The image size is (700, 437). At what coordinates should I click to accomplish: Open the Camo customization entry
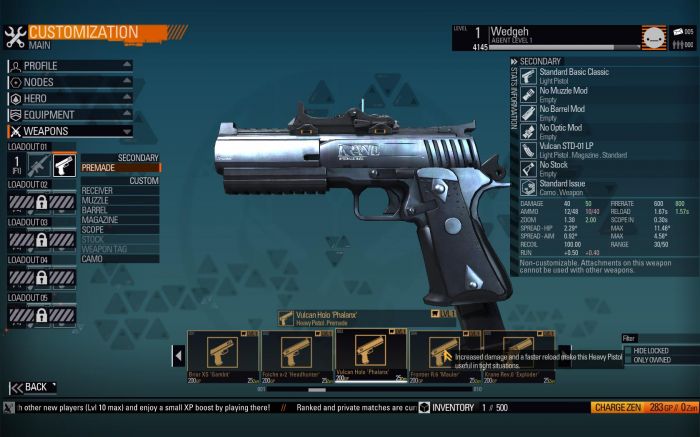click(x=120, y=259)
